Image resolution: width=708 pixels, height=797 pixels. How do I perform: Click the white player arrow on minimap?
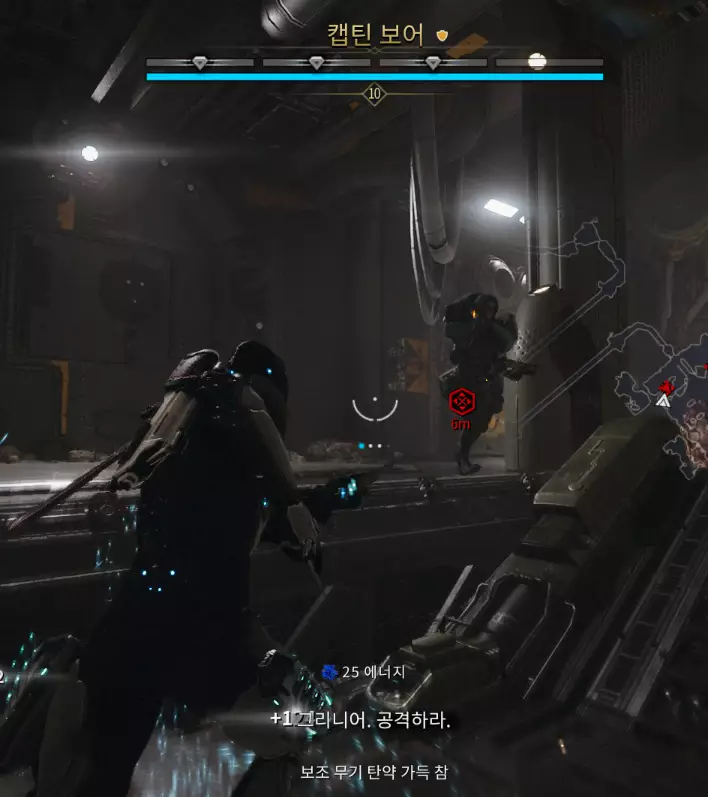click(662, 401)
